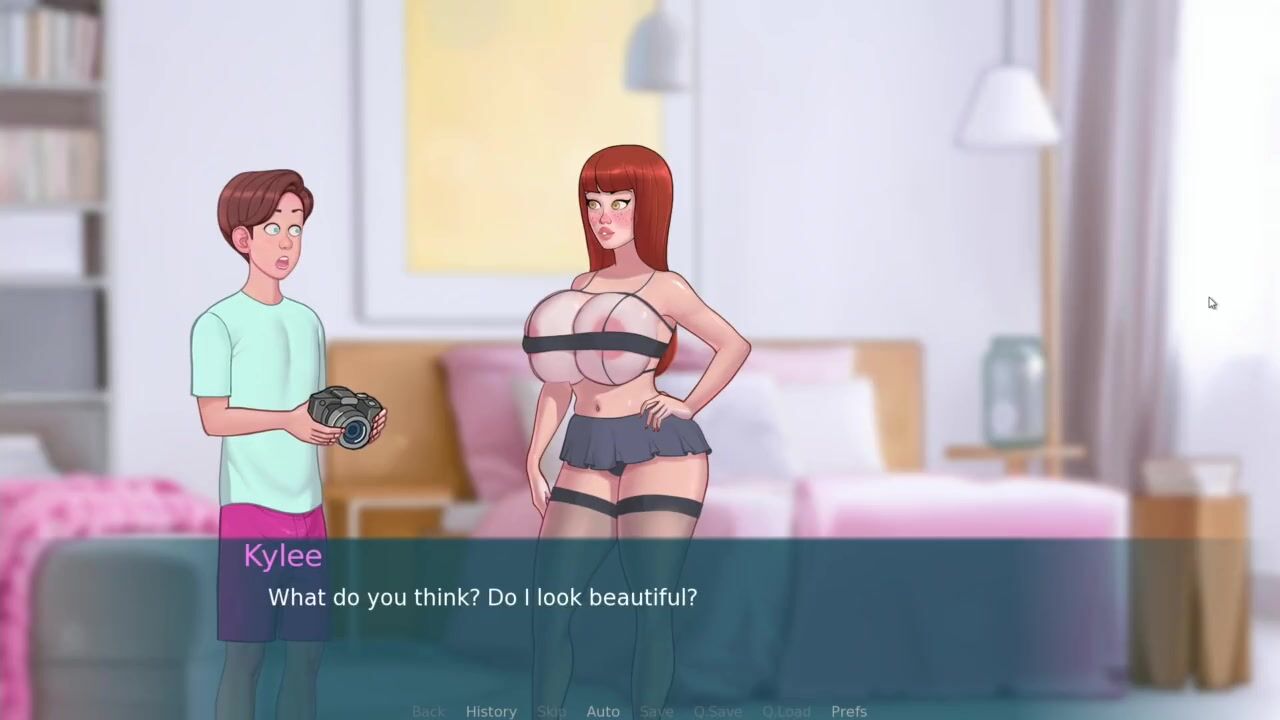
Task: Open the Prefs menu
Action: 849,711
